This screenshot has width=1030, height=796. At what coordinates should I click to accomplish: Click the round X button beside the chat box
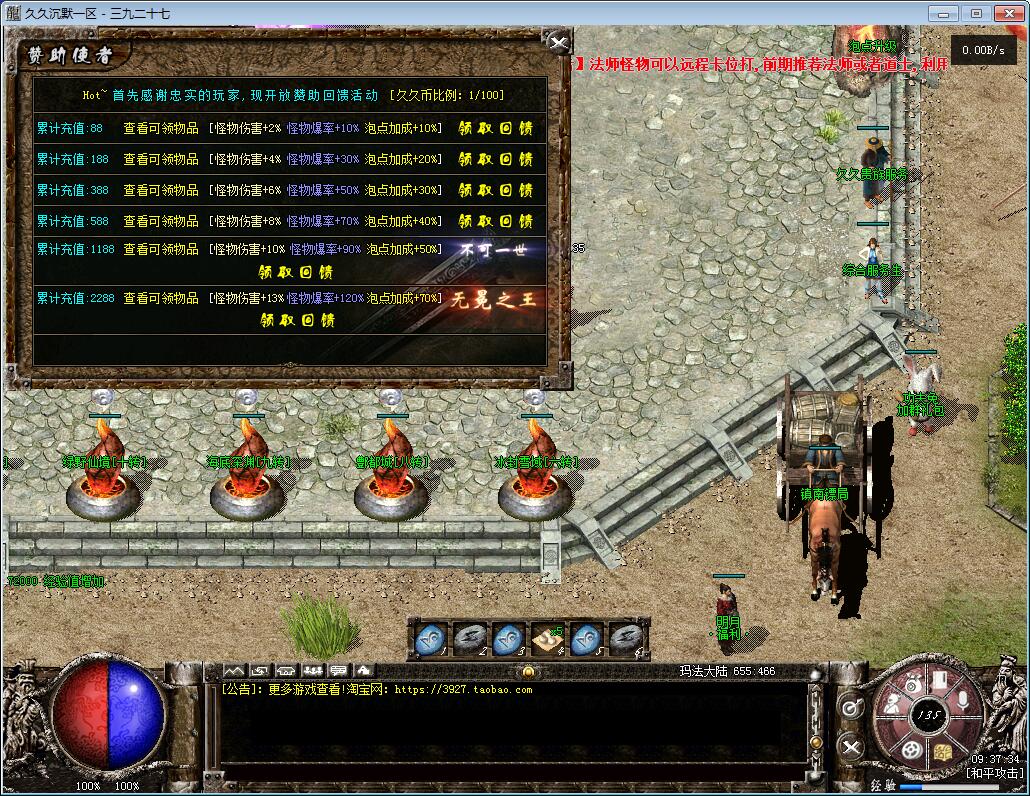click(x=850, y=746)
